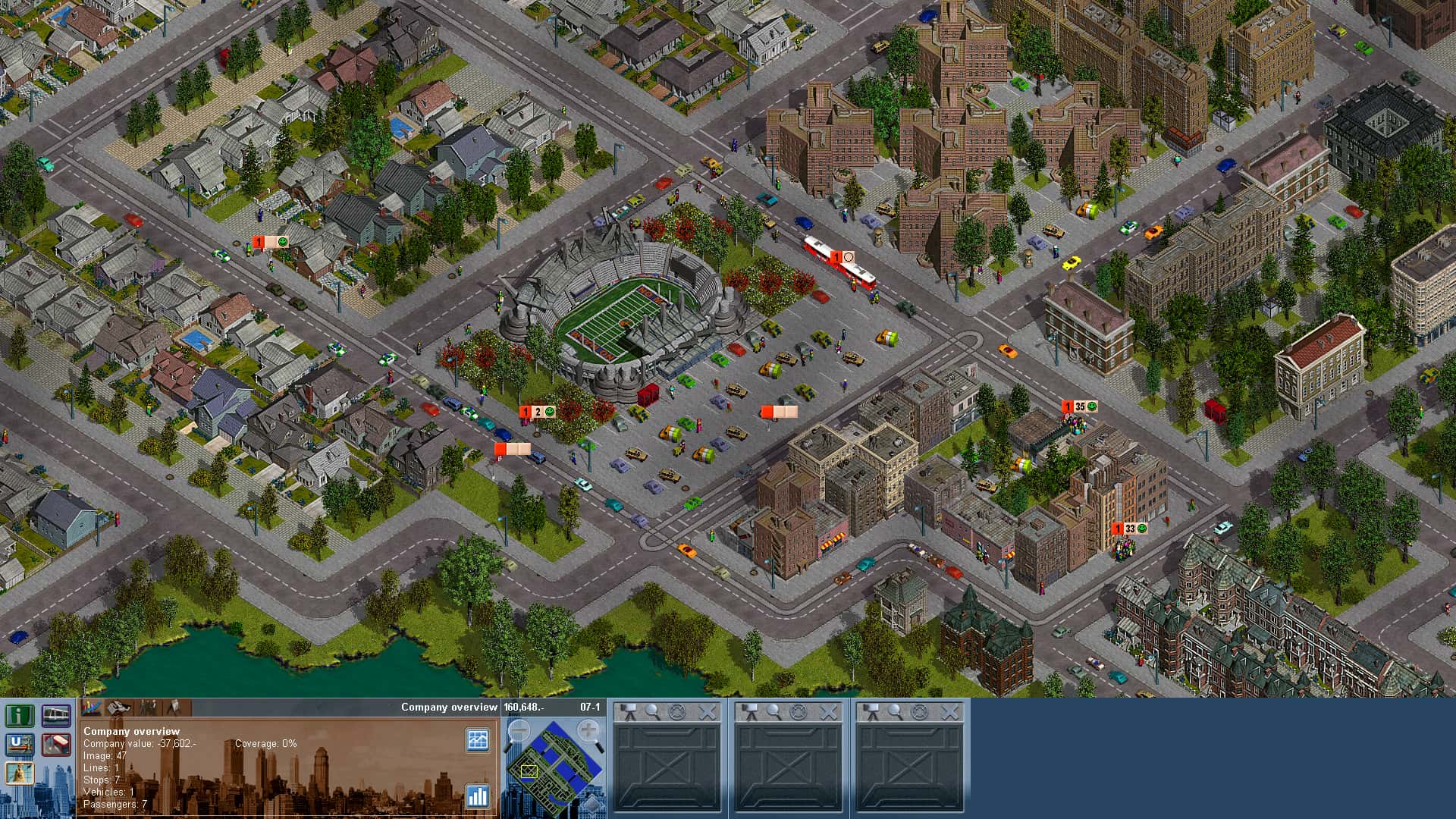Open the green info panel icon

coord(20,716)
